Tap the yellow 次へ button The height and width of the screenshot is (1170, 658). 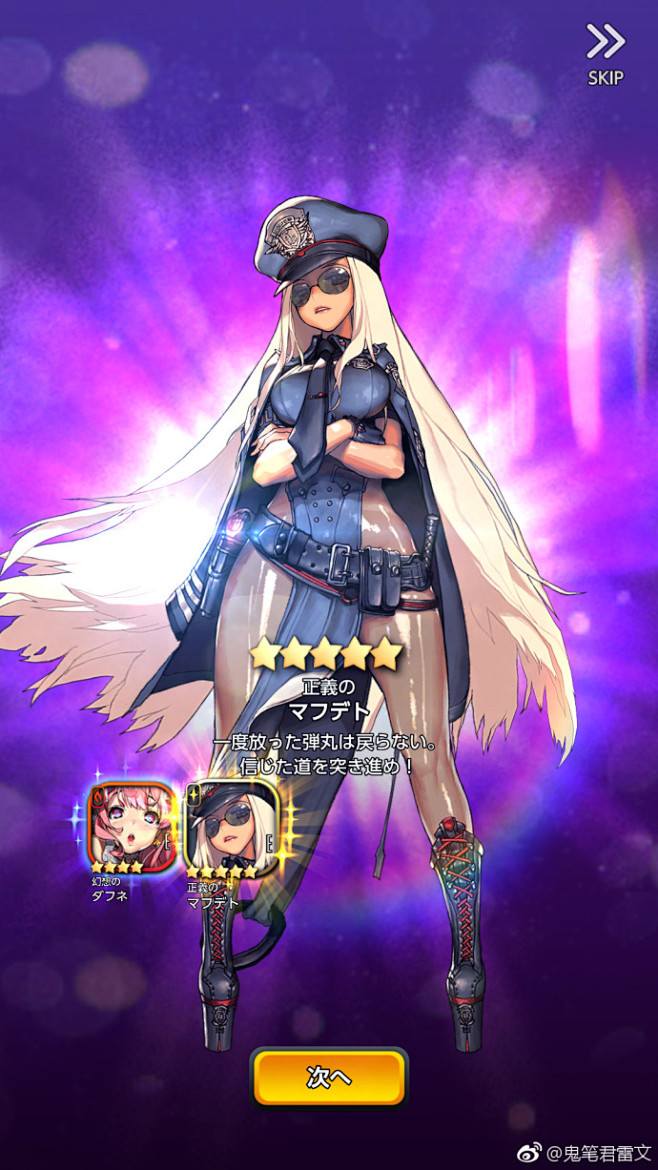pyautogui.click(x=329, y=1078)
